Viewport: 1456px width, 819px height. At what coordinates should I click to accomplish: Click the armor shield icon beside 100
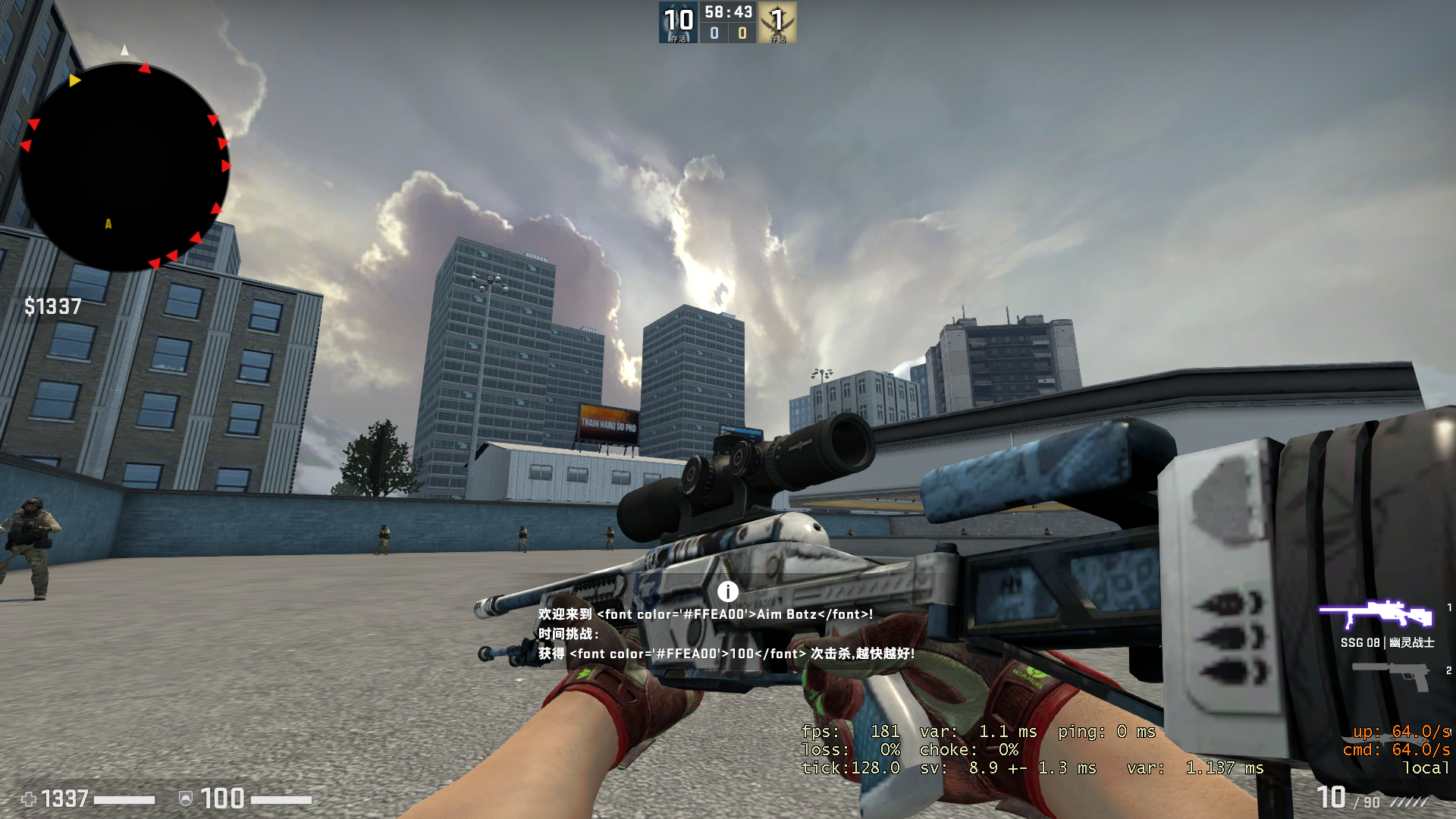[x=187, y=799]
